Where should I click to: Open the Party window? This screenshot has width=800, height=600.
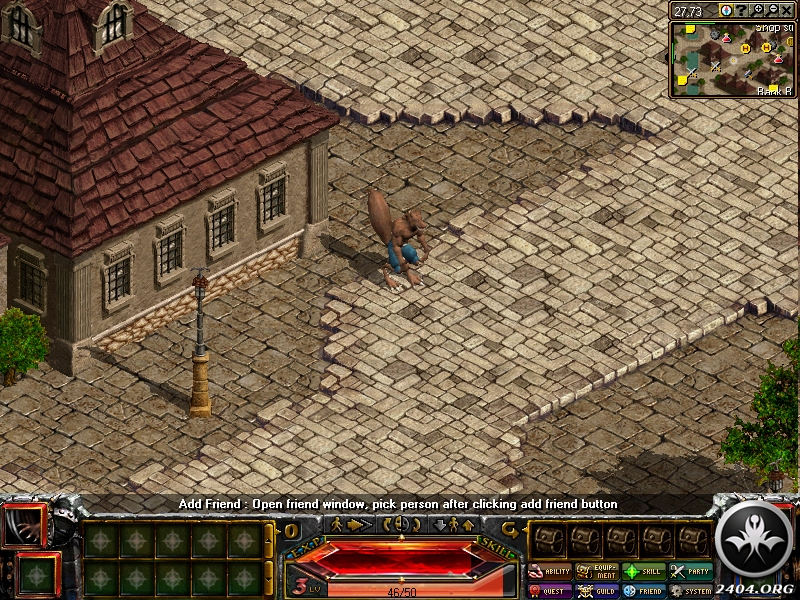[690, 572]
